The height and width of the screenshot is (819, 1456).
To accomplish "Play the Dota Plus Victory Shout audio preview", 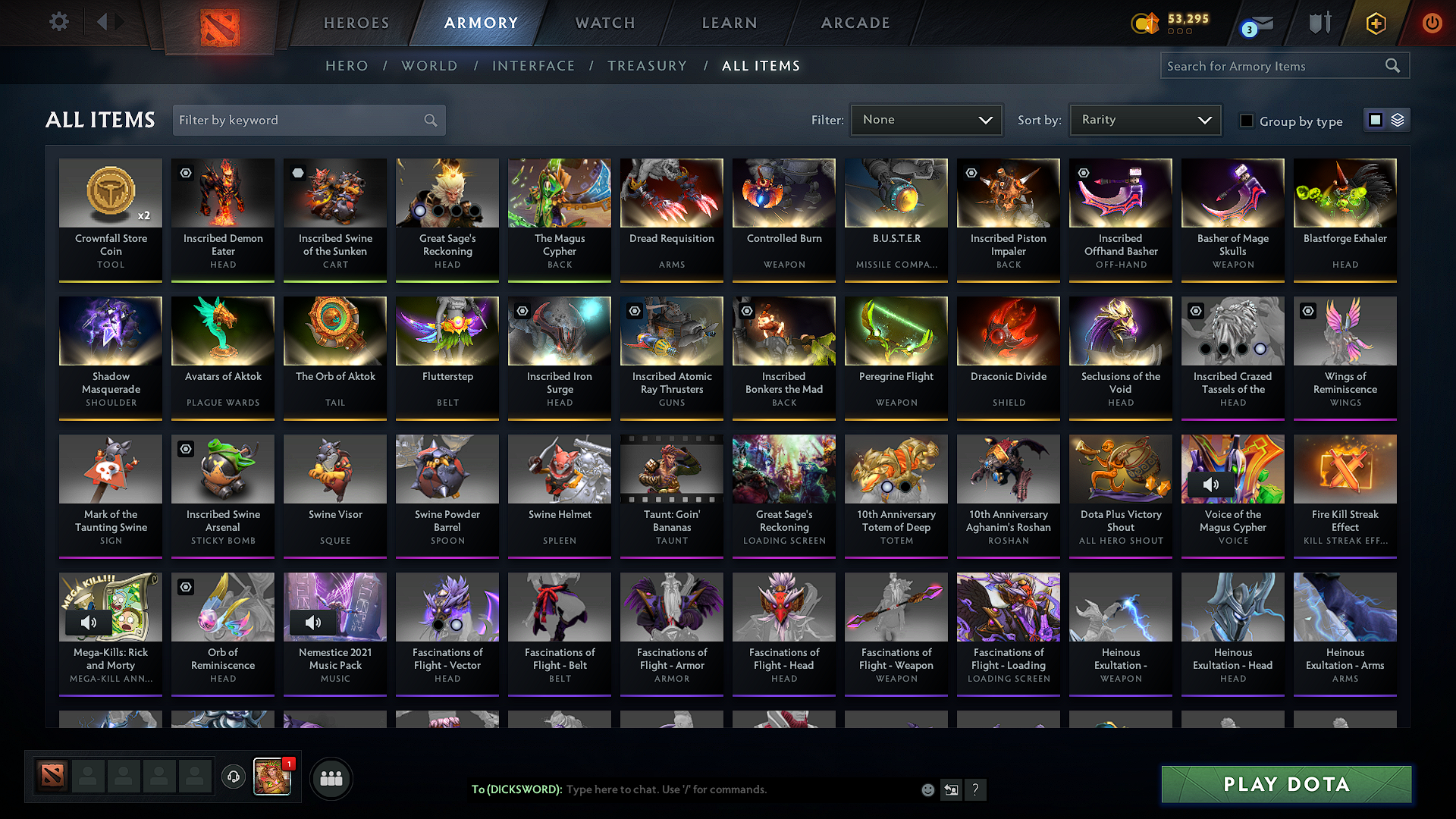I will click(x=1120, y=469).
